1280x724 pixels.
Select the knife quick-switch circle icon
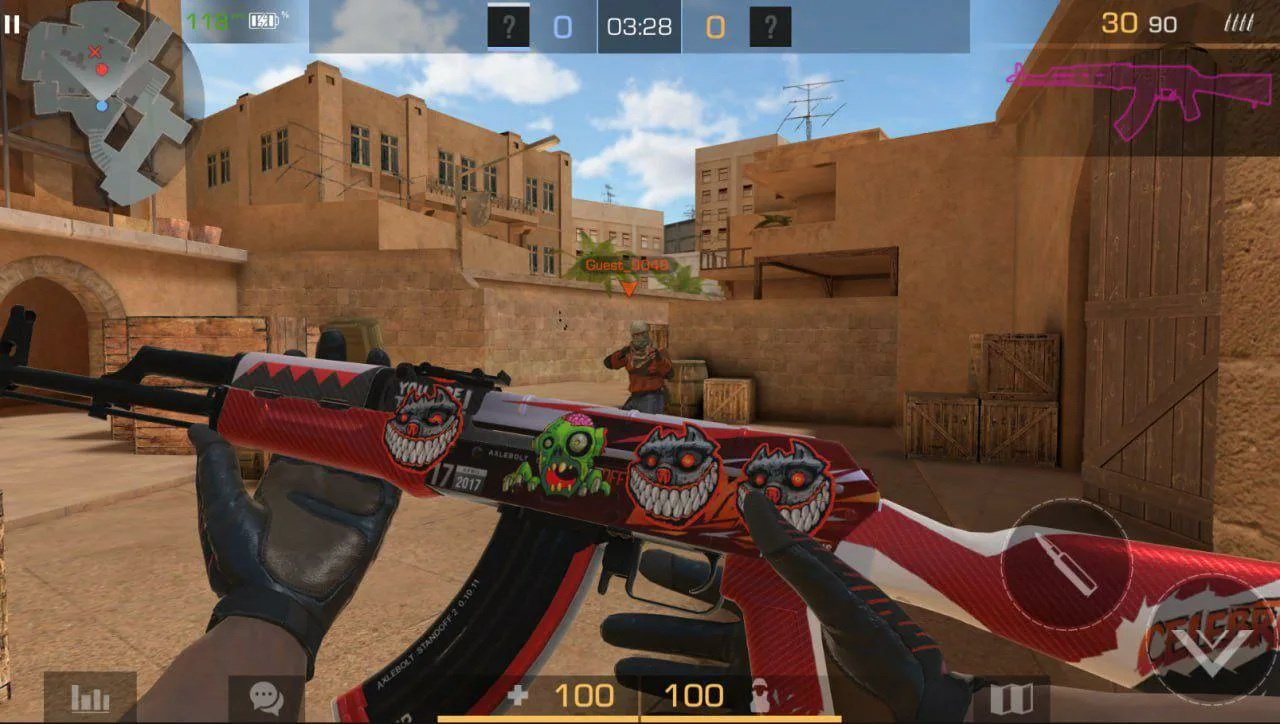1065,566
